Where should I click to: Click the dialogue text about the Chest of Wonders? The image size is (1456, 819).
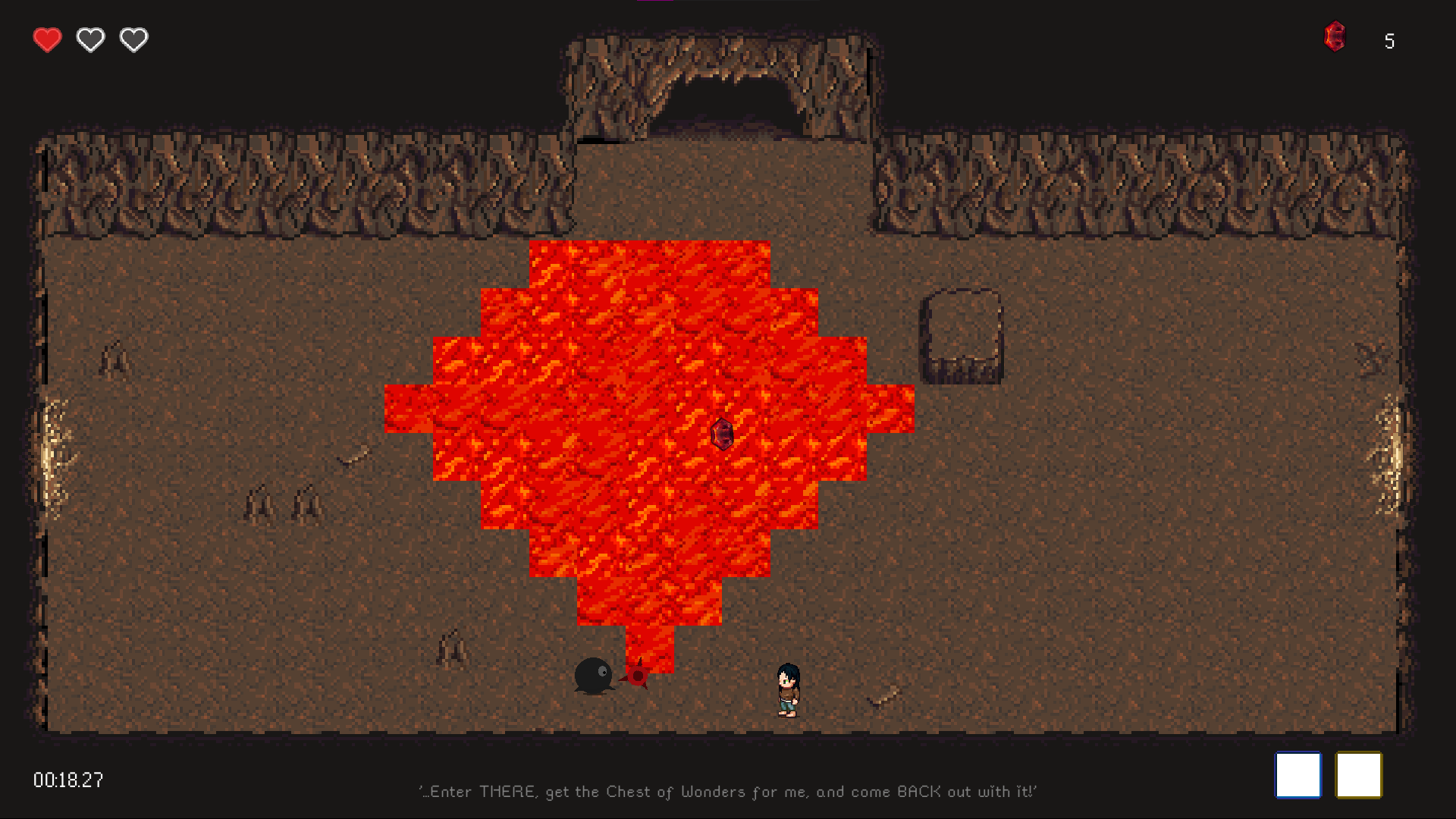pyautogui.click(x=726, y=791)
